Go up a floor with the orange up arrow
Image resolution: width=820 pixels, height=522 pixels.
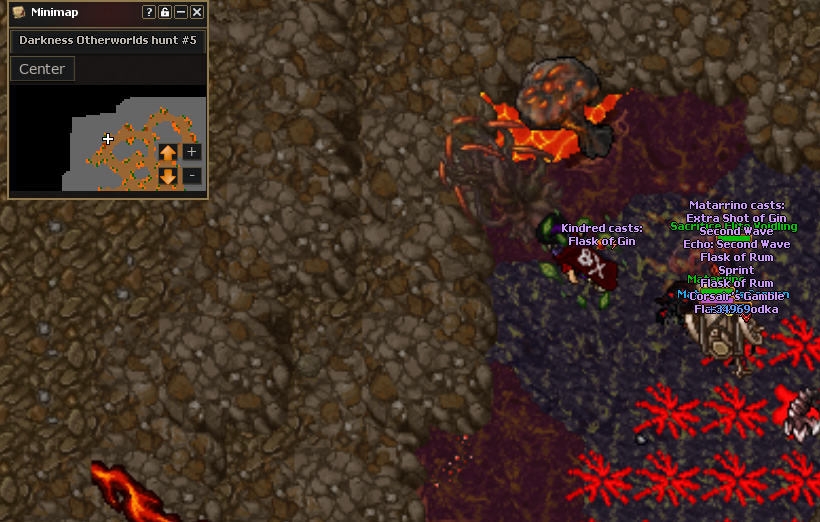tap(168, 153)
